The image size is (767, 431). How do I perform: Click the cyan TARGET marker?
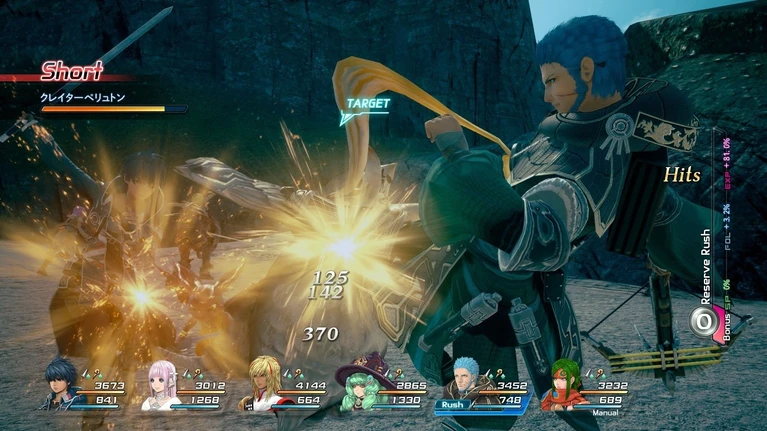pos(364,107)
